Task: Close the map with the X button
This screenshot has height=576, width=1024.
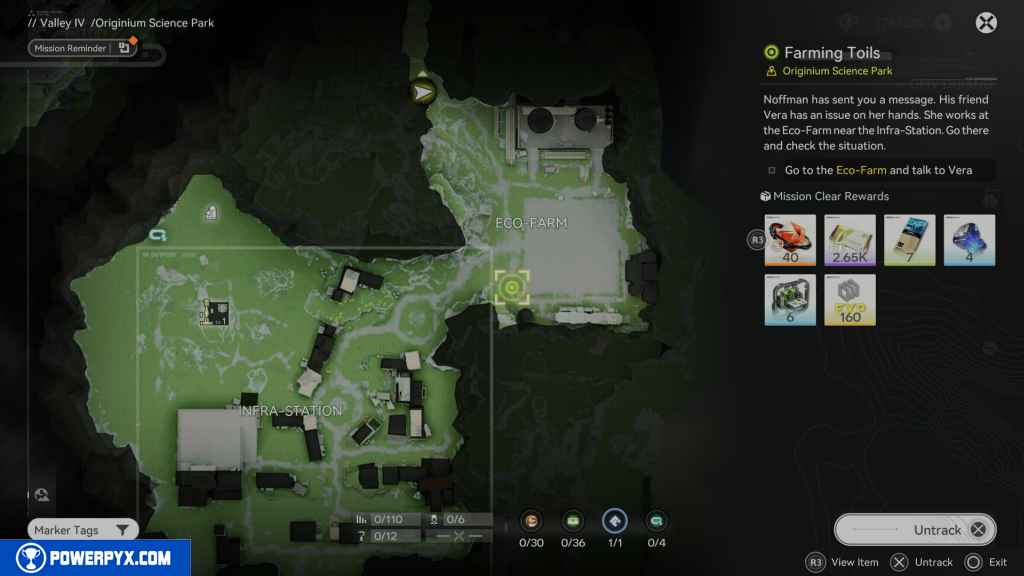Action: point(986,23)
